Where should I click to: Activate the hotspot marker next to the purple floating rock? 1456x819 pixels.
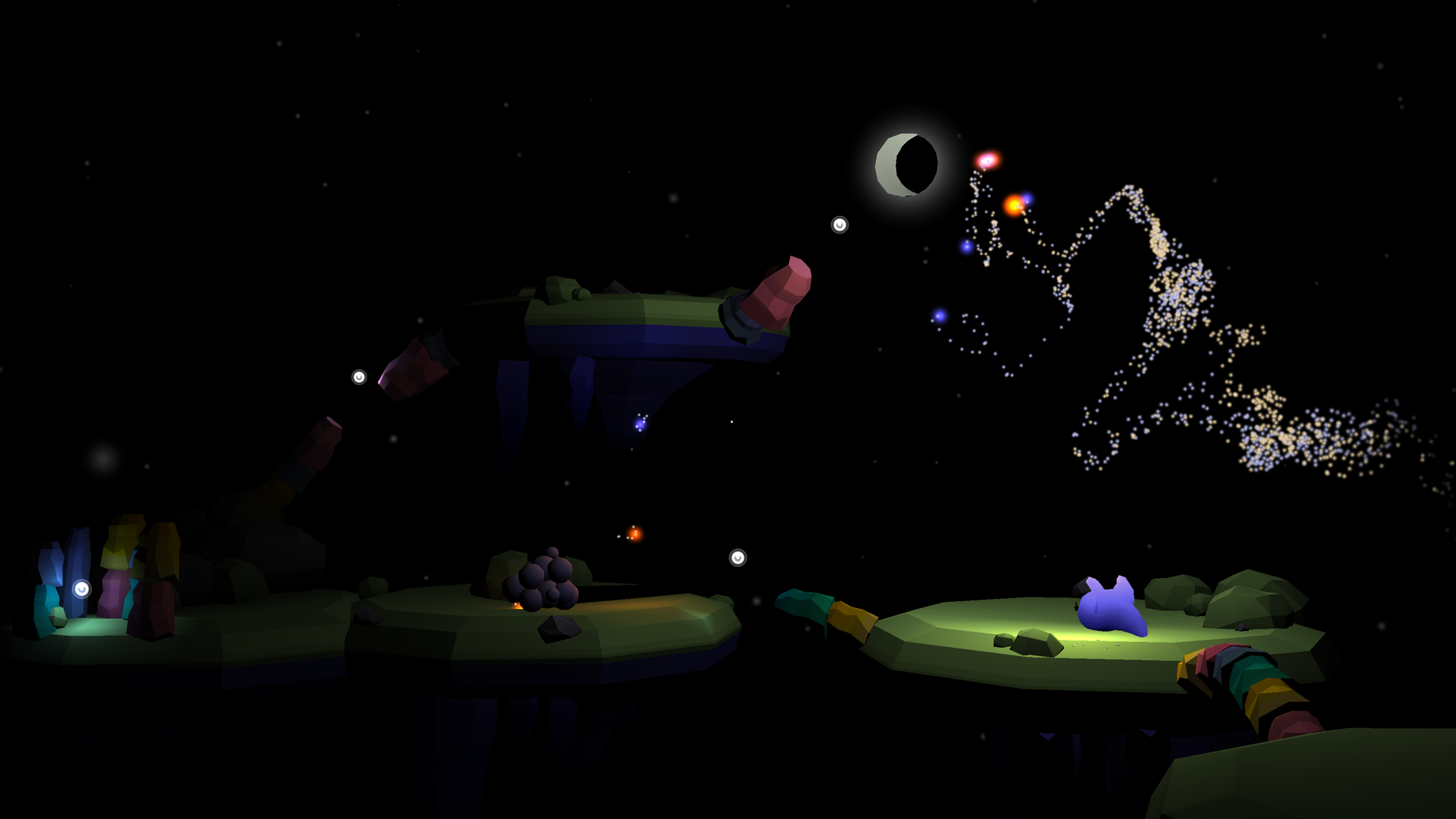coord(359,377)
